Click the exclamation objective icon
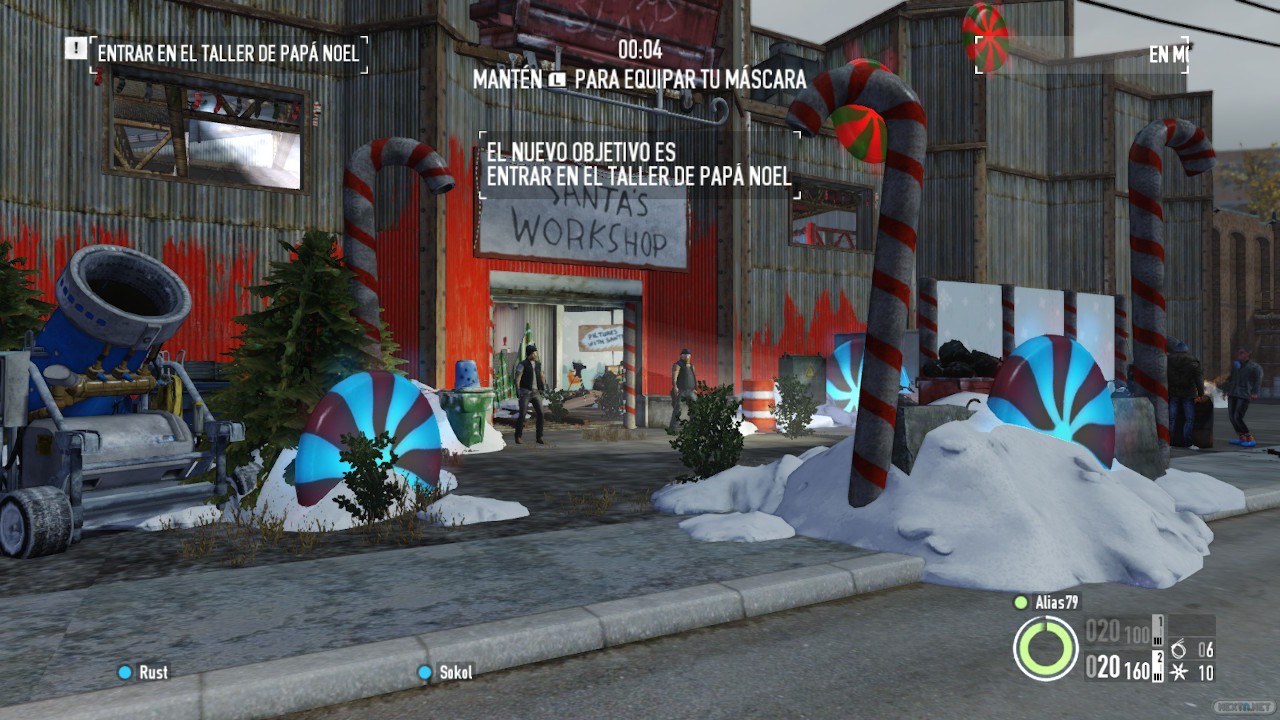 [75, 47]
